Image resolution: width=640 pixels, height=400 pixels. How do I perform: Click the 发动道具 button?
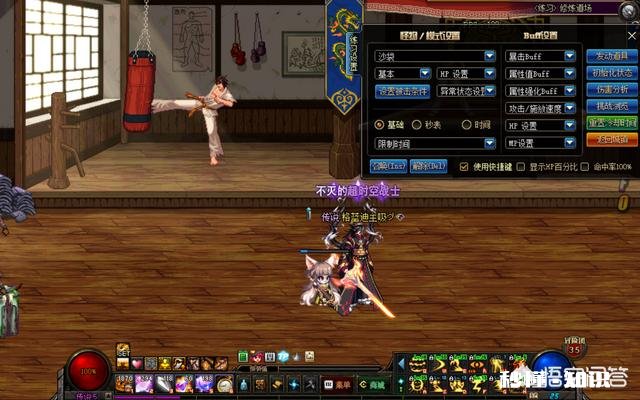(x=611, y=57)
